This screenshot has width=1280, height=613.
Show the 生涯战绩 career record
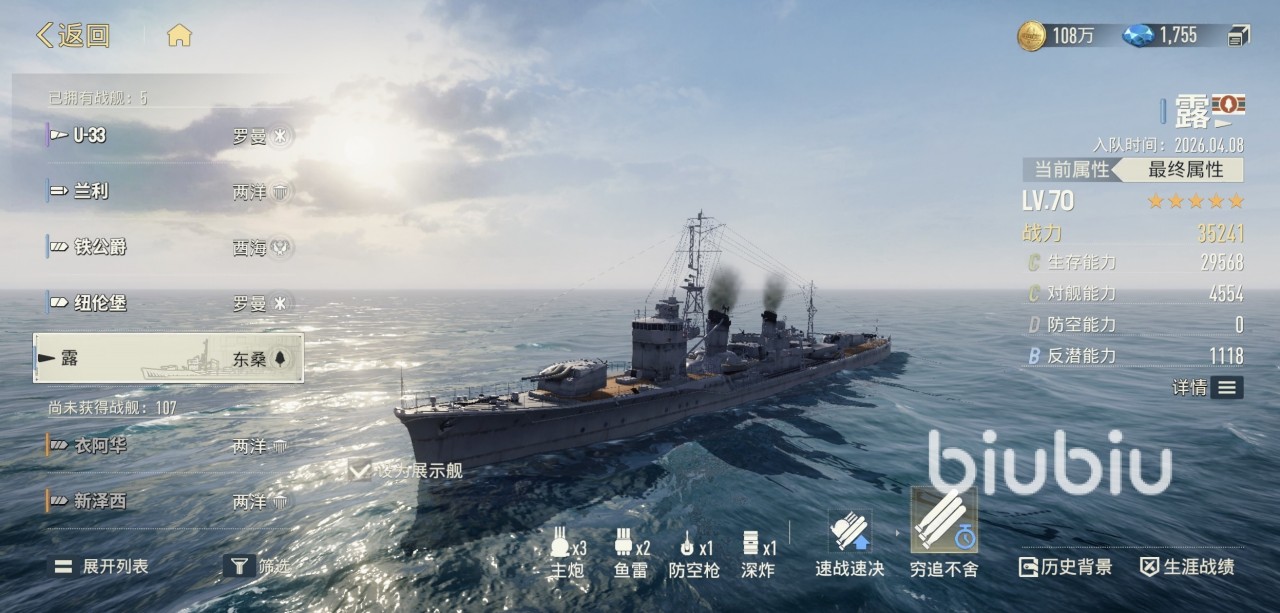click(x=1188, y=567)
